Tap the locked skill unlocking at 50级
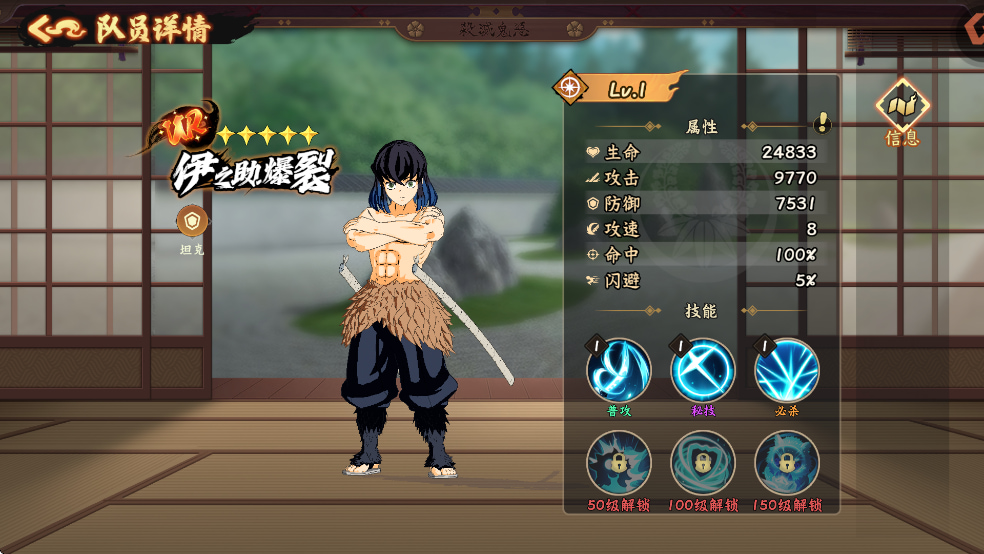The image size is (984, 554). point(619,463)
